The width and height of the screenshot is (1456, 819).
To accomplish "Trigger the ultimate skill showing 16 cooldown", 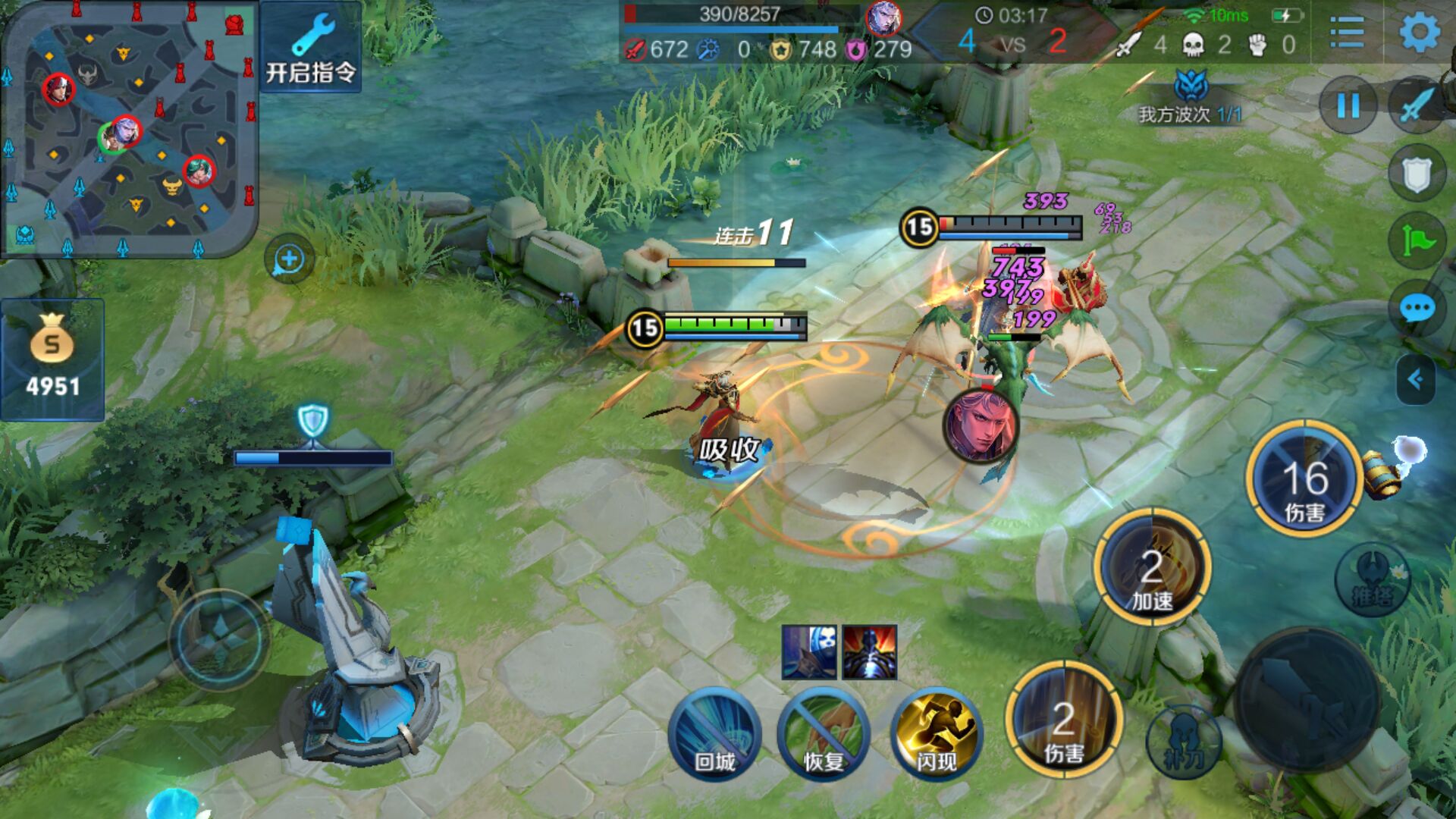I will [x=1304, y=479].
